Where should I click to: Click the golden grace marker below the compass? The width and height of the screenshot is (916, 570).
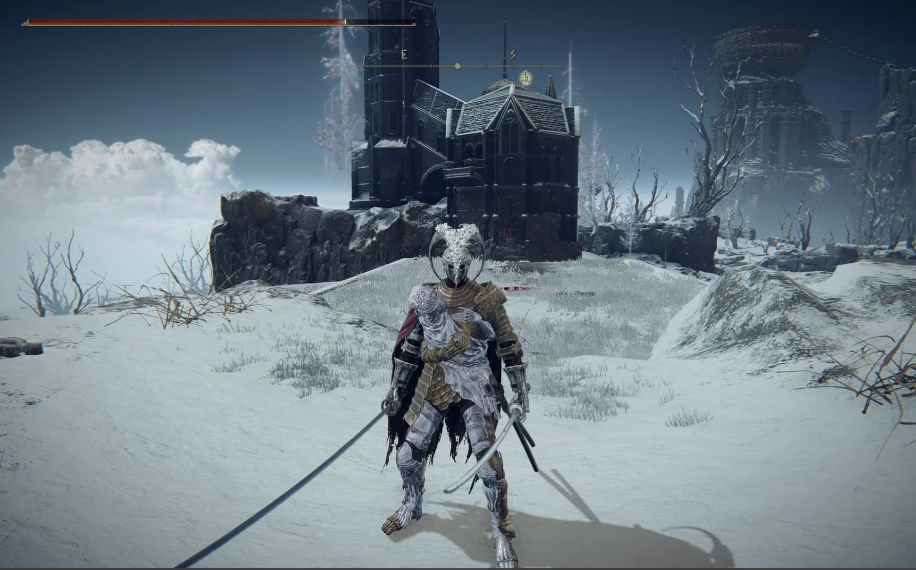[x=525, y=77]
